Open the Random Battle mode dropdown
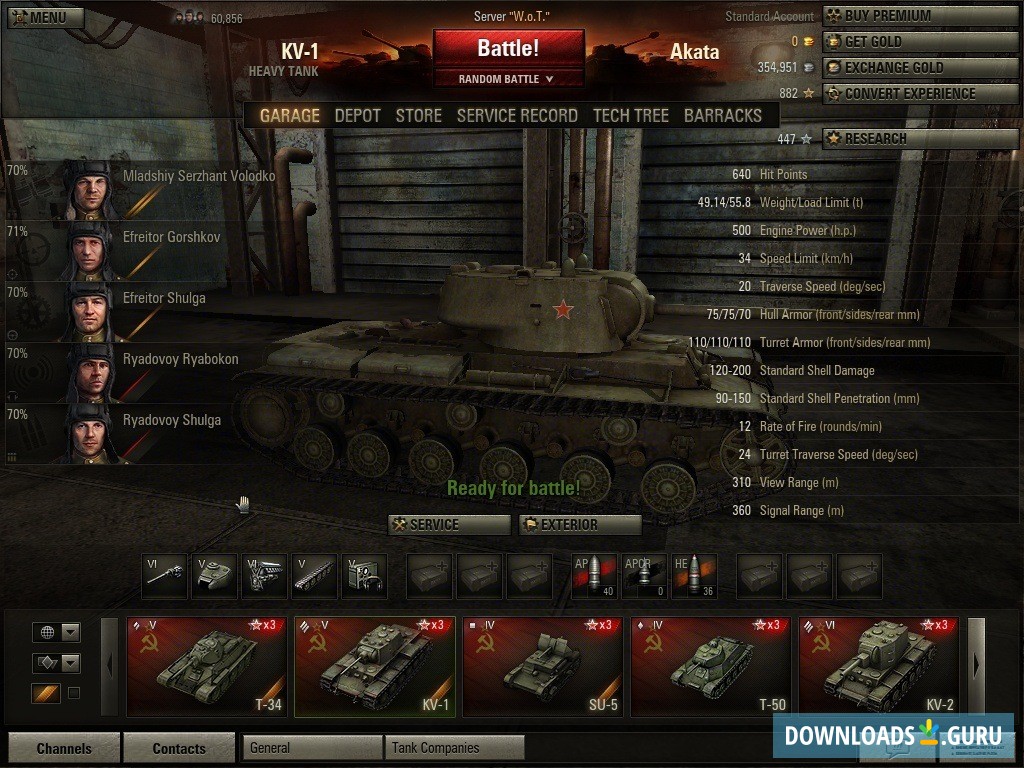Viewport: 1024px width, 768px height. 507,79
